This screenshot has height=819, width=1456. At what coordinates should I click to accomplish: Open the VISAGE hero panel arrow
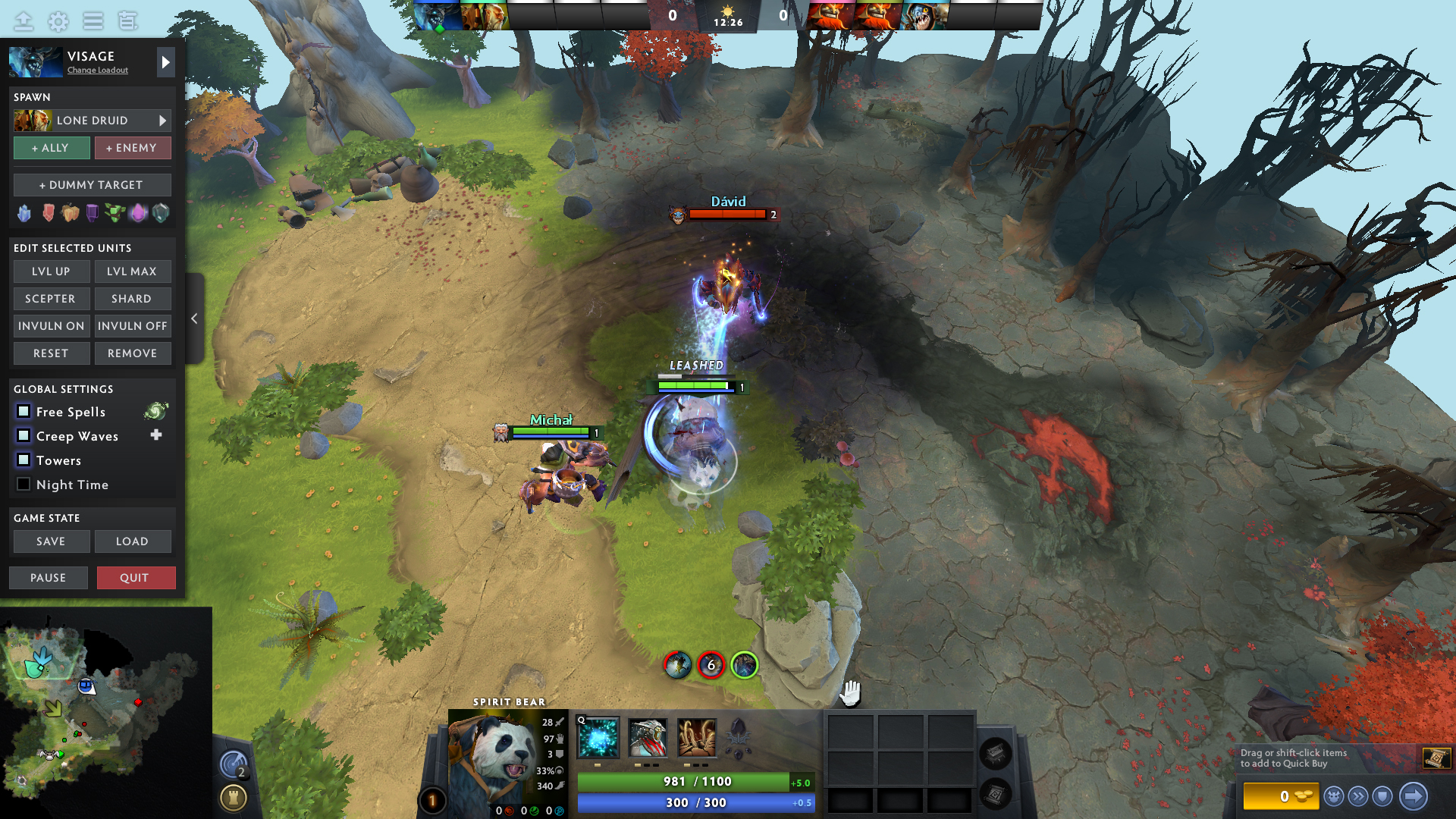(165, 61)
